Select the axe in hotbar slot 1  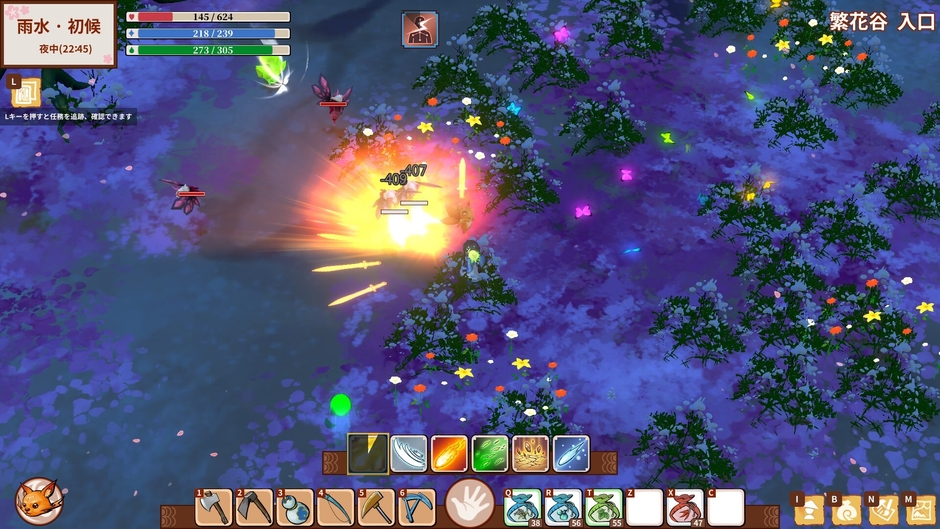[x=214, y=507]
